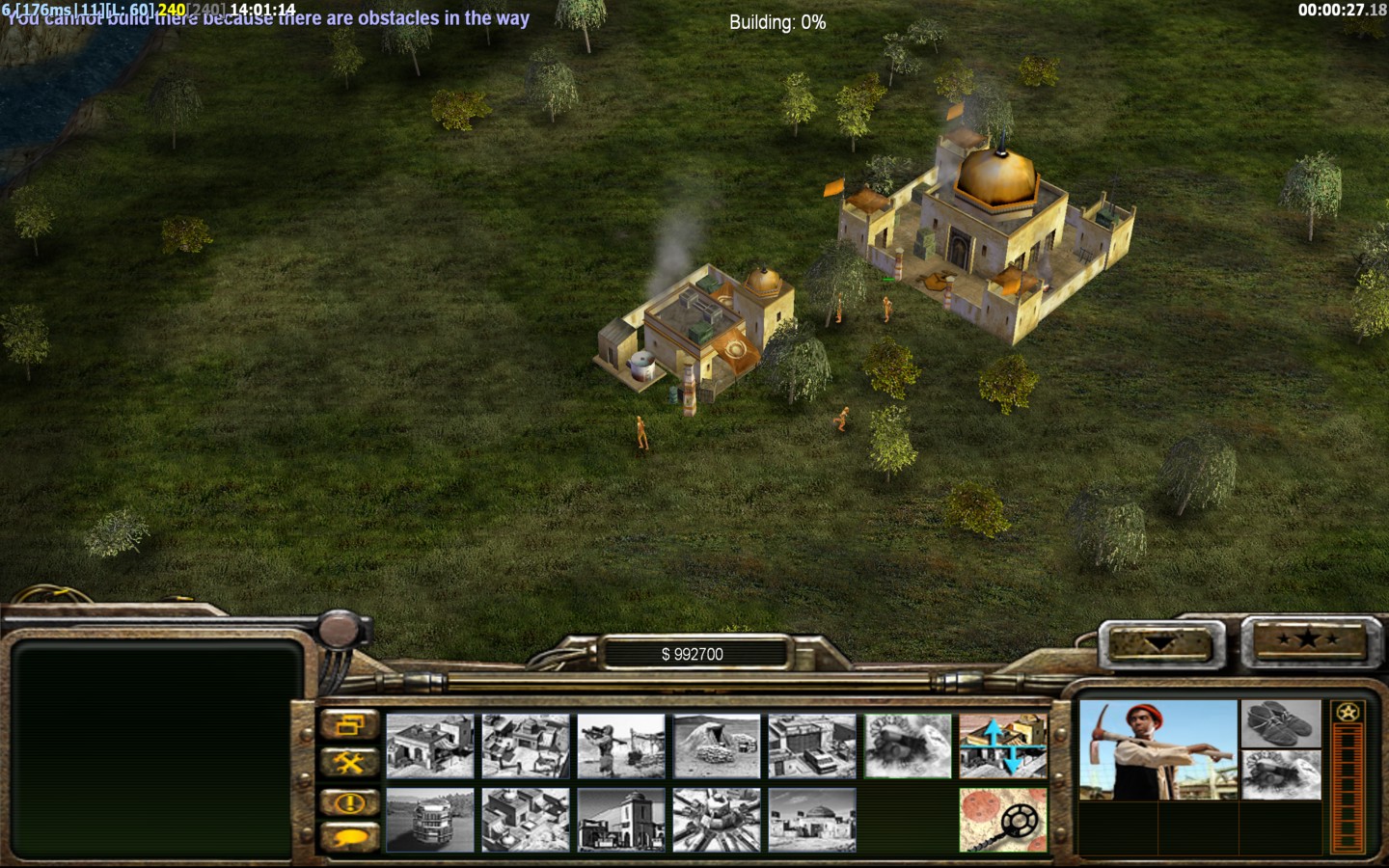The image size is (1389, 868).
Task: Choose the Barracks build icon
Action: click(x=526, y=746)
